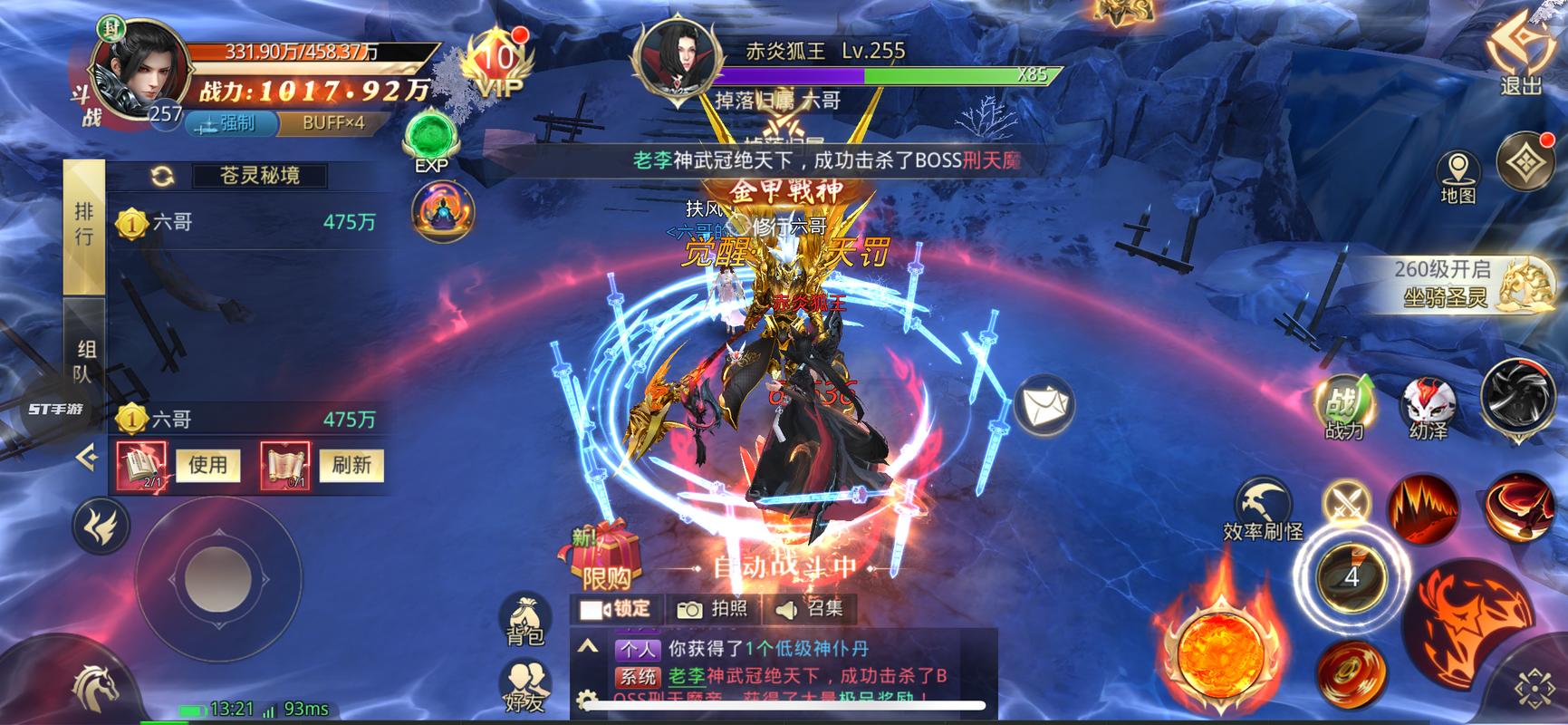
Task: Click the 使用 use button
Action: [207, 465]
